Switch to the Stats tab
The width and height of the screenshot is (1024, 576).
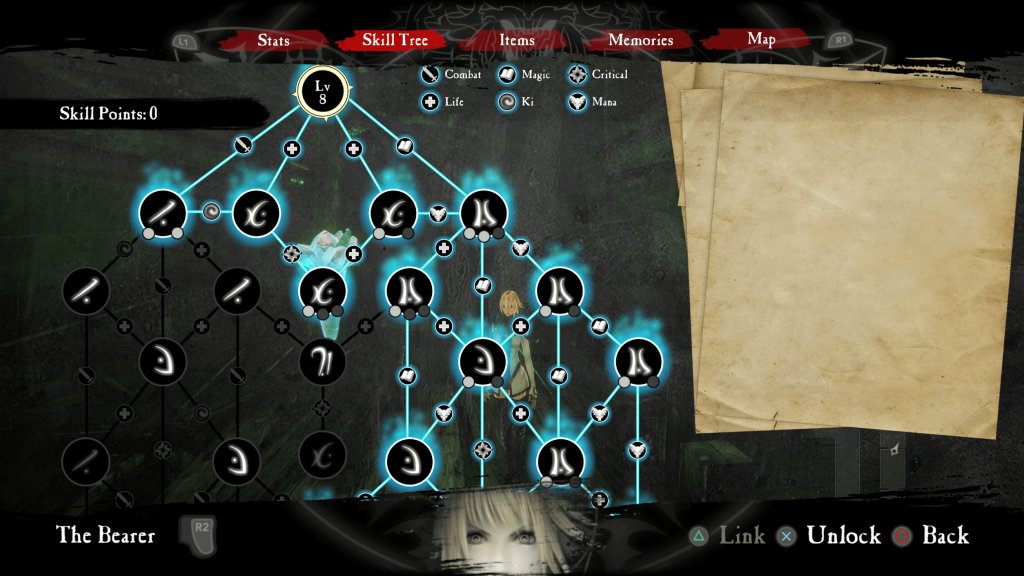coord(274,41)
